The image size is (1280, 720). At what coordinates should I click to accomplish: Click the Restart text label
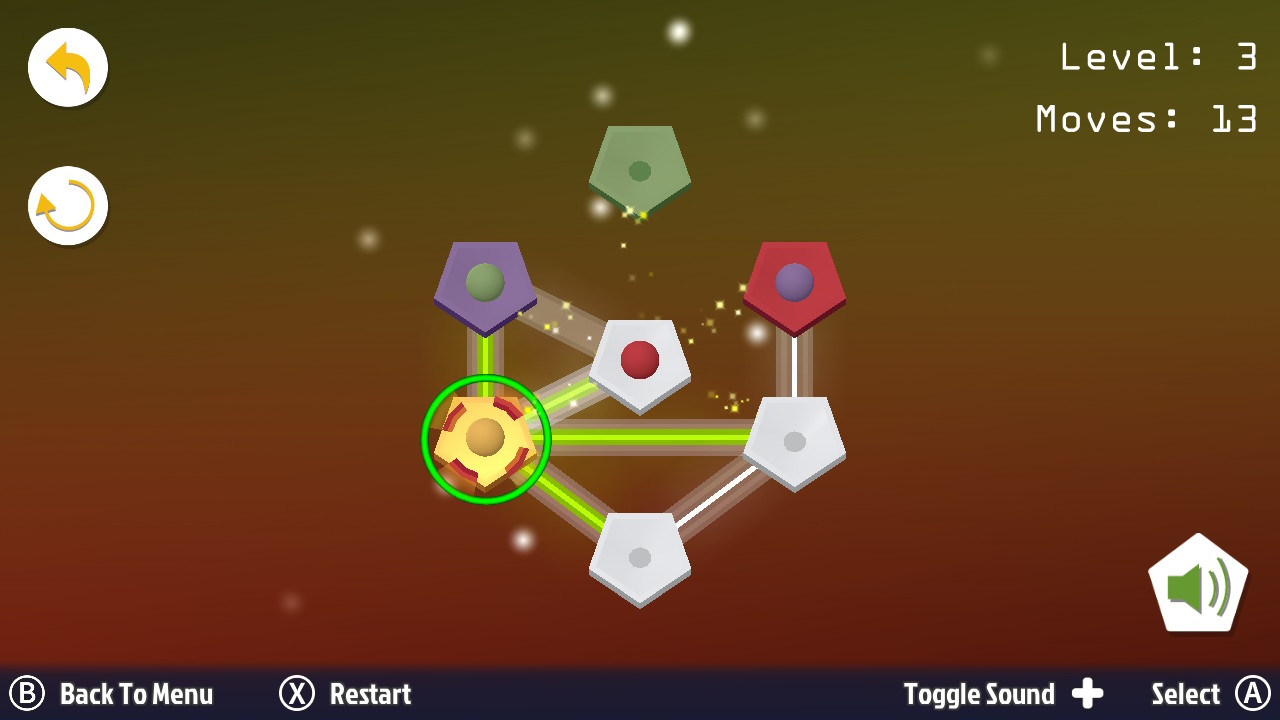(371, 693)
